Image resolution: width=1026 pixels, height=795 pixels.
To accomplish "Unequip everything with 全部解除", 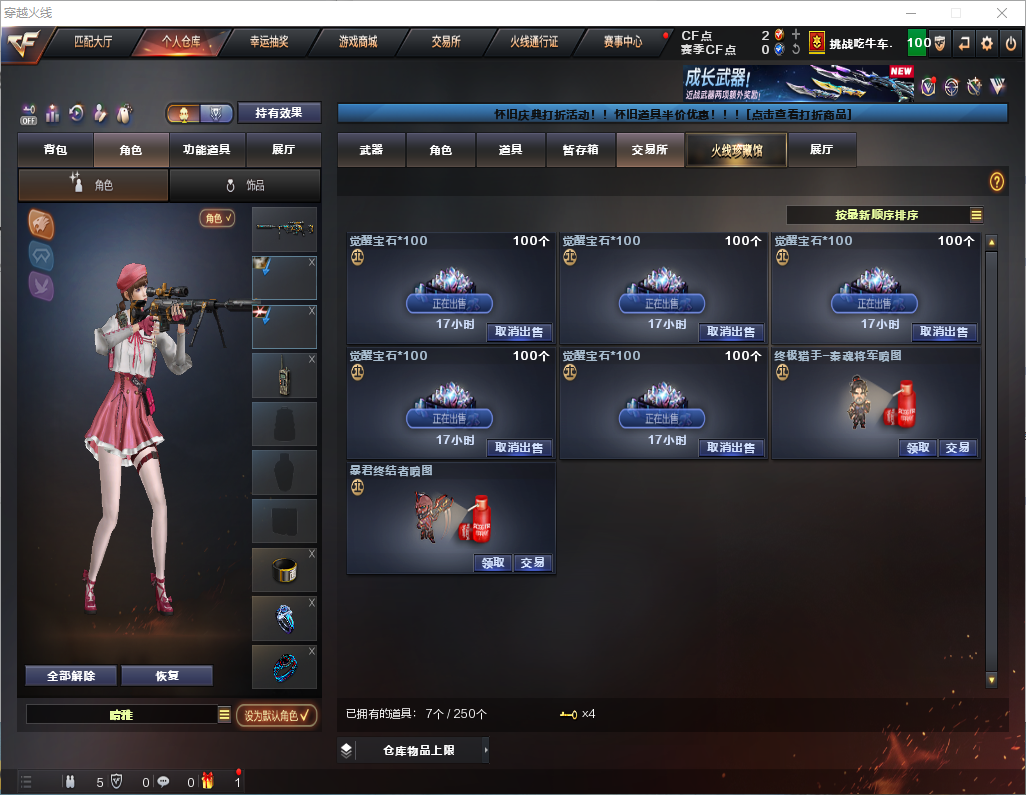I will coord(71,676).
